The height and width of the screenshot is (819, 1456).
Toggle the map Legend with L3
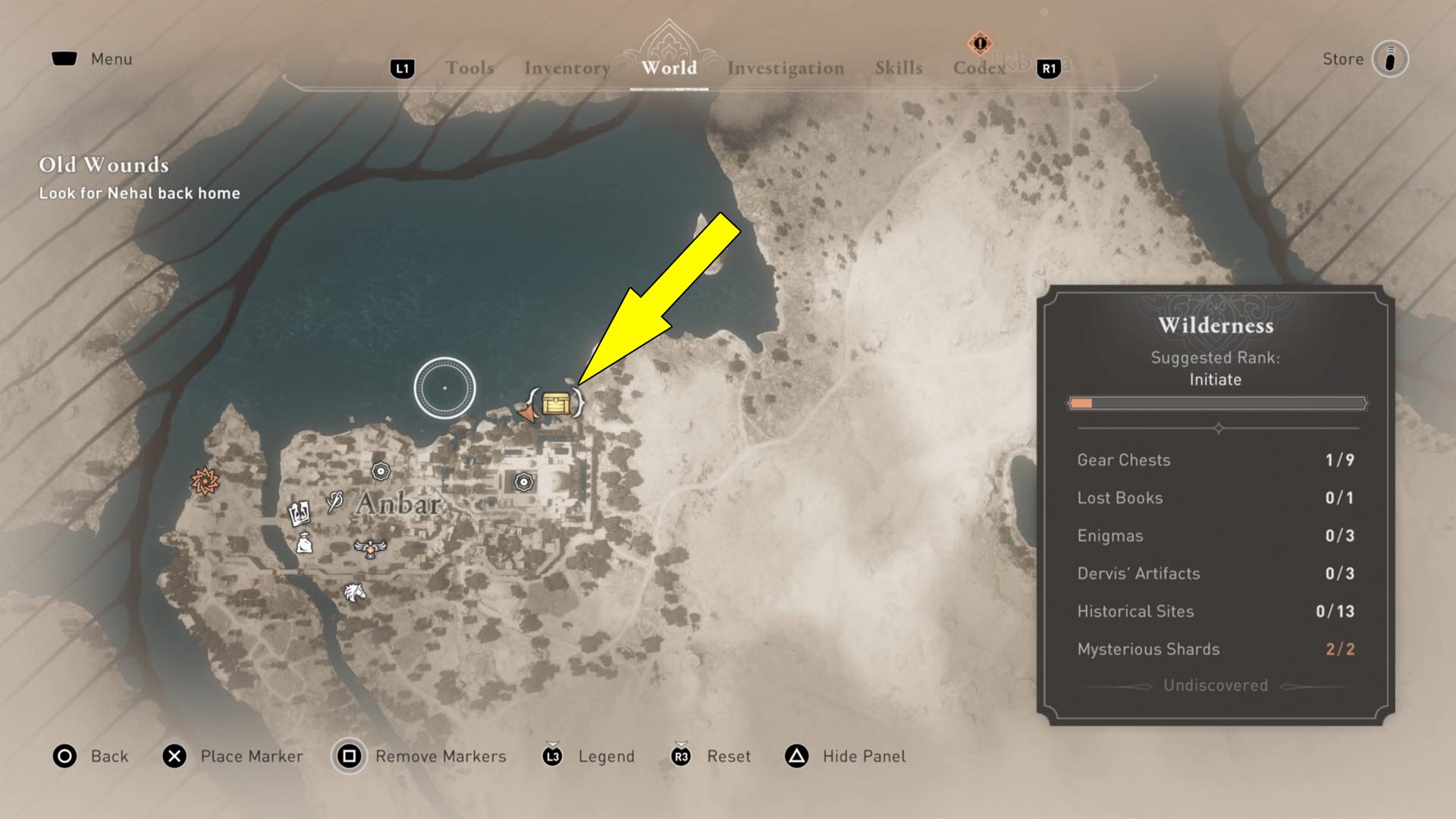point(605,756)
